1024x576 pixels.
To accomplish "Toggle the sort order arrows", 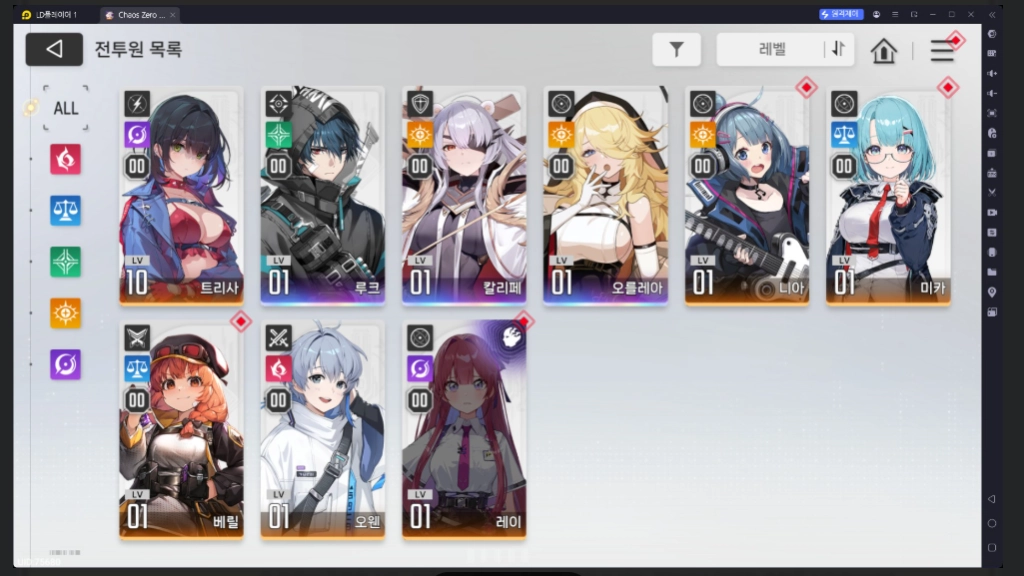I will point(838,49).
